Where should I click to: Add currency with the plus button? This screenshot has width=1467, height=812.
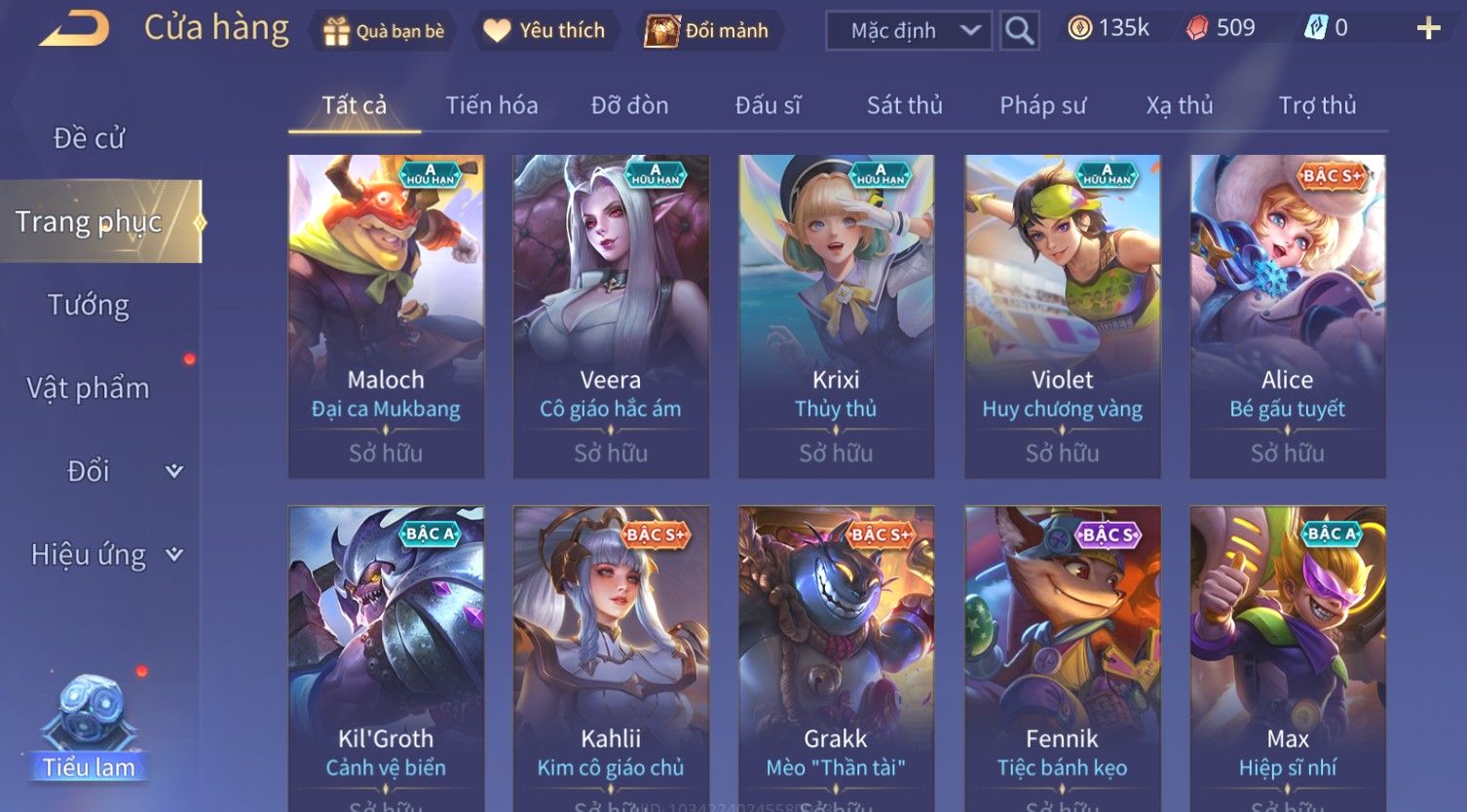[x=1428, y=29]
